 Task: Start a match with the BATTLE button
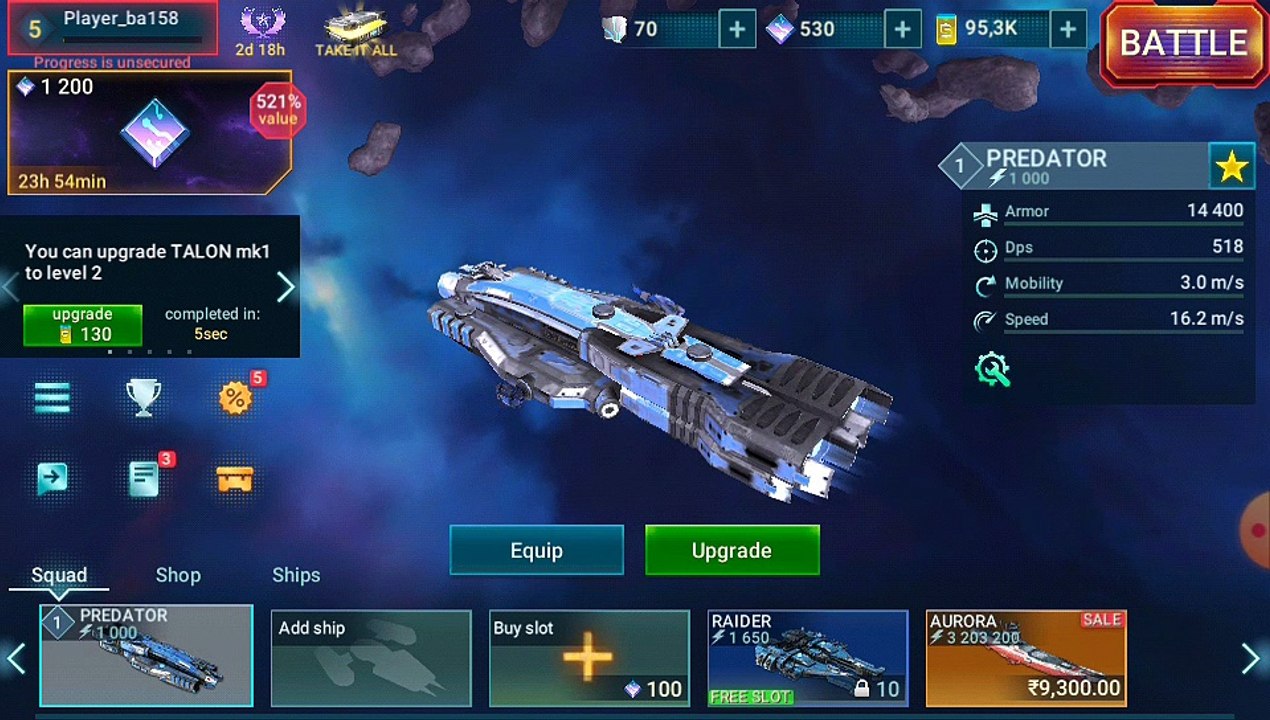(1184, 44)
